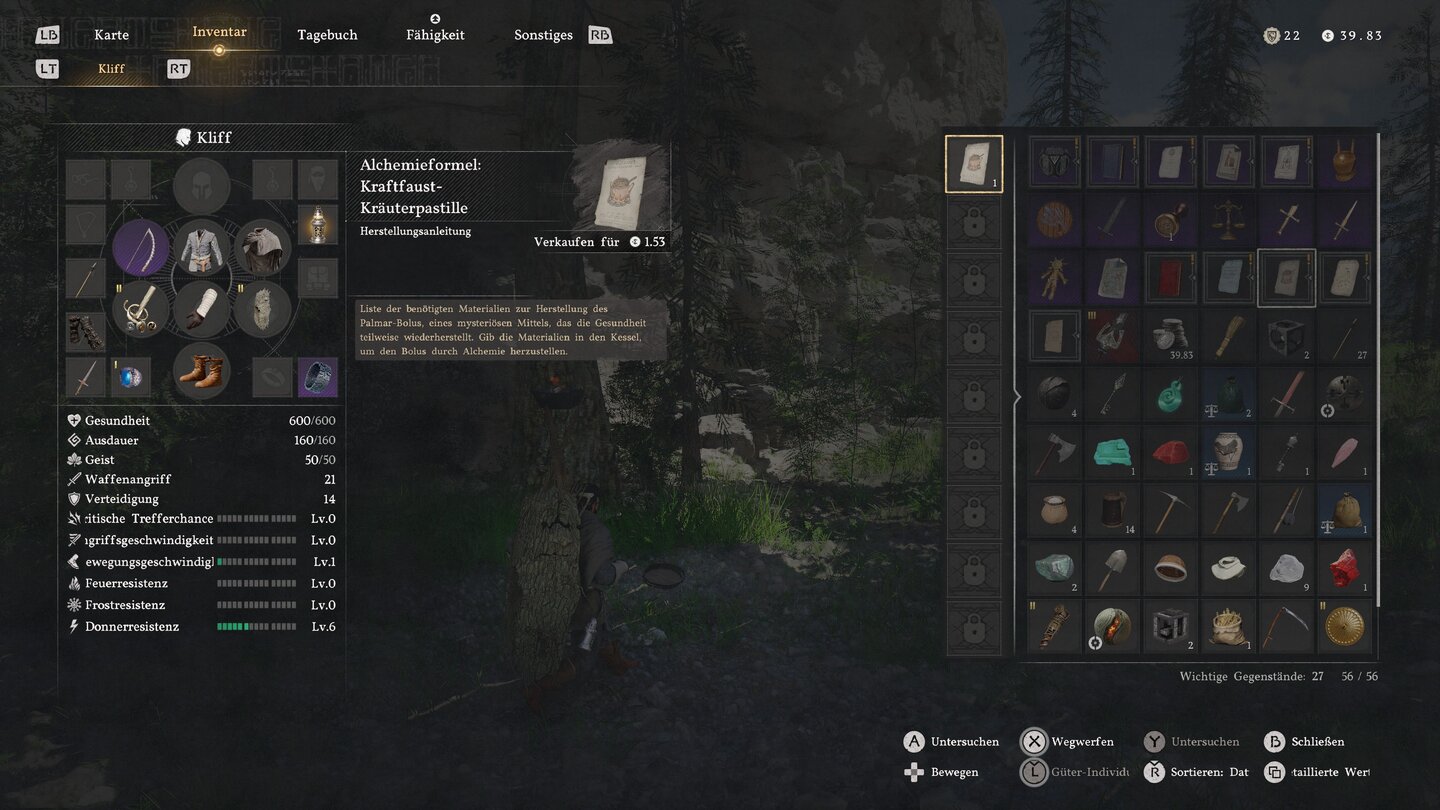
Task: Open the Karte tab
Action: pos(111,34)
